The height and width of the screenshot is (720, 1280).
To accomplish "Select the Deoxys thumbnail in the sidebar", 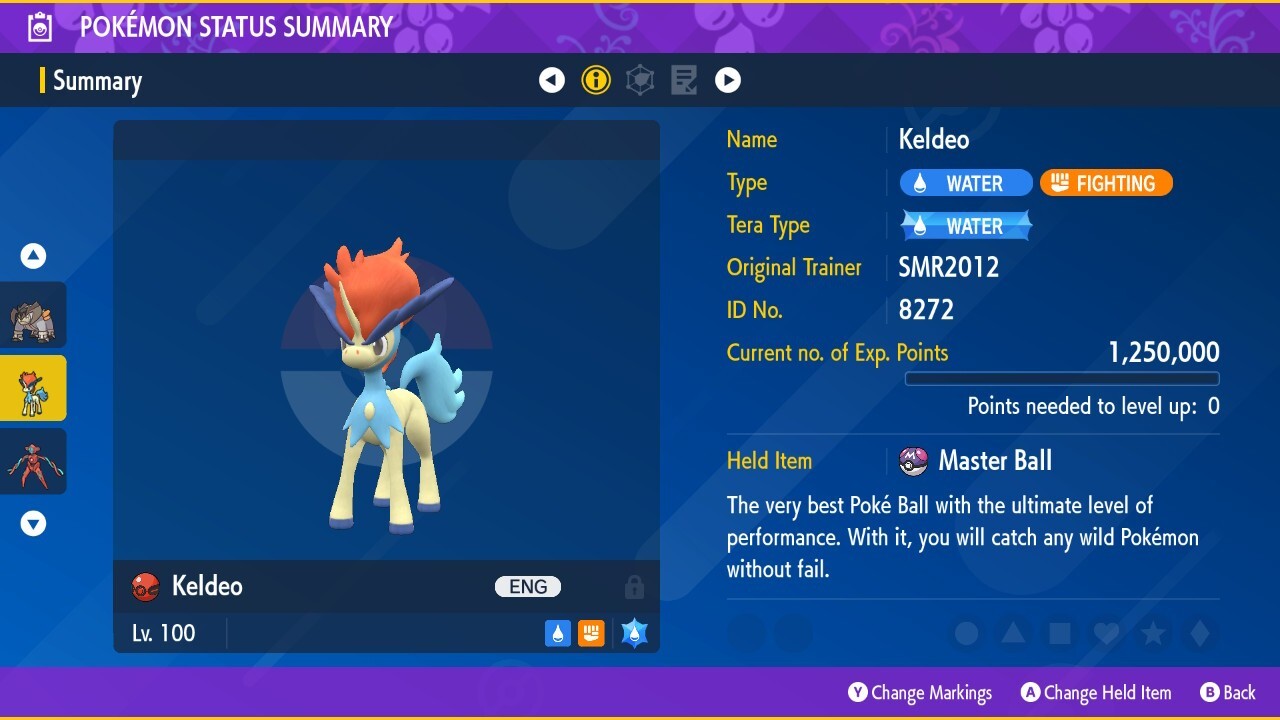I will pos(33,461).
